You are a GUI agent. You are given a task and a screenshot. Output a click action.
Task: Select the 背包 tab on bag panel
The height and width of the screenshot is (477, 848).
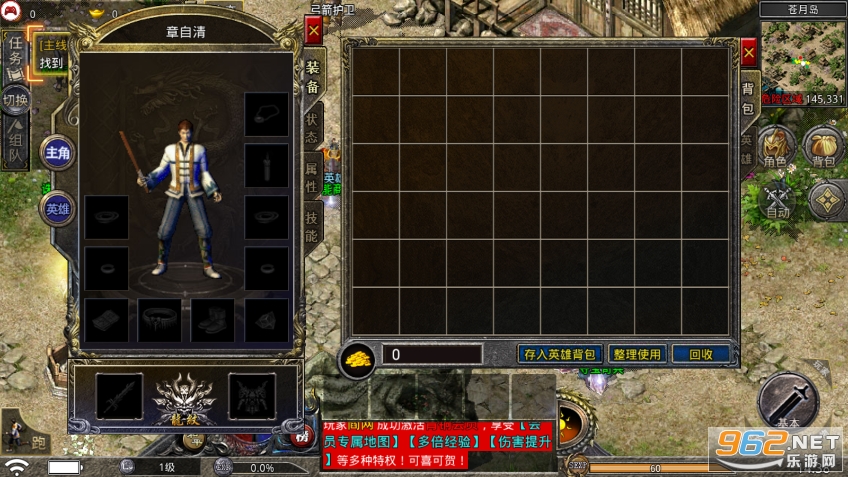pyautogui.click(x=748, y=97)
